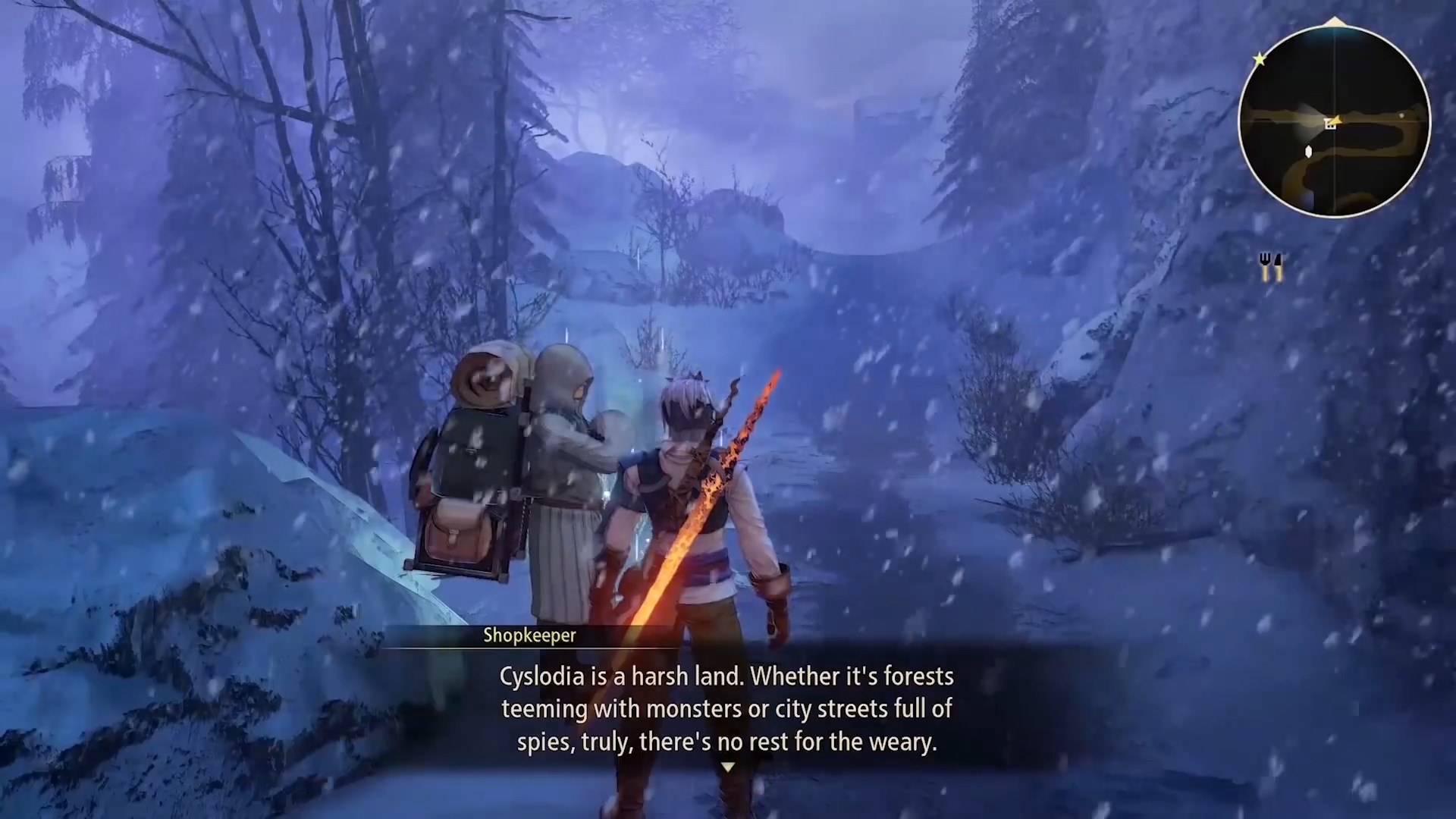Click the fork half of the rest-point icon
1456x819 pixels.
(1264, 265)
